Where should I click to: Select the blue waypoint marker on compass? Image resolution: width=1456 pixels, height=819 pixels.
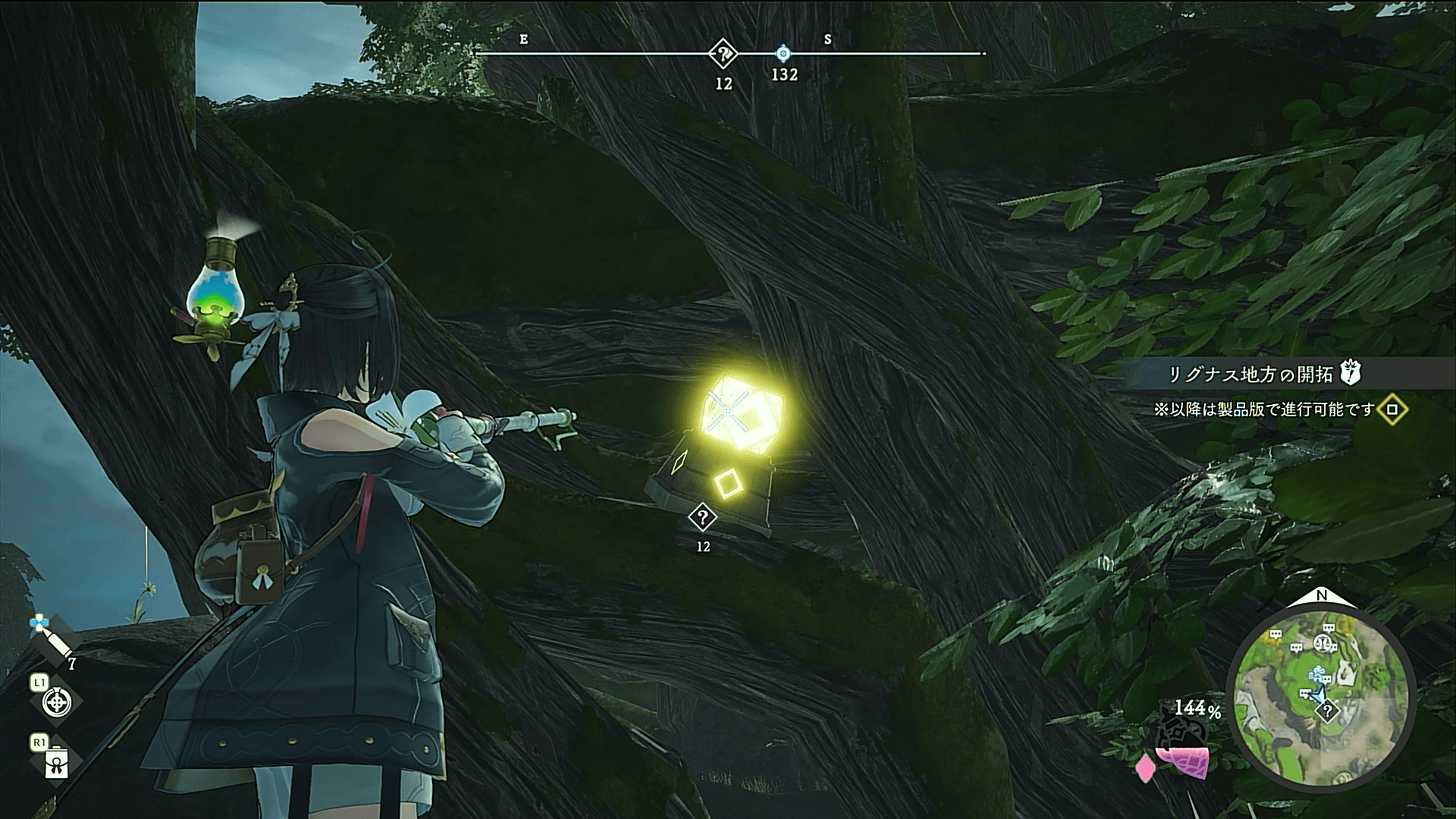click(x=784, y=54)
